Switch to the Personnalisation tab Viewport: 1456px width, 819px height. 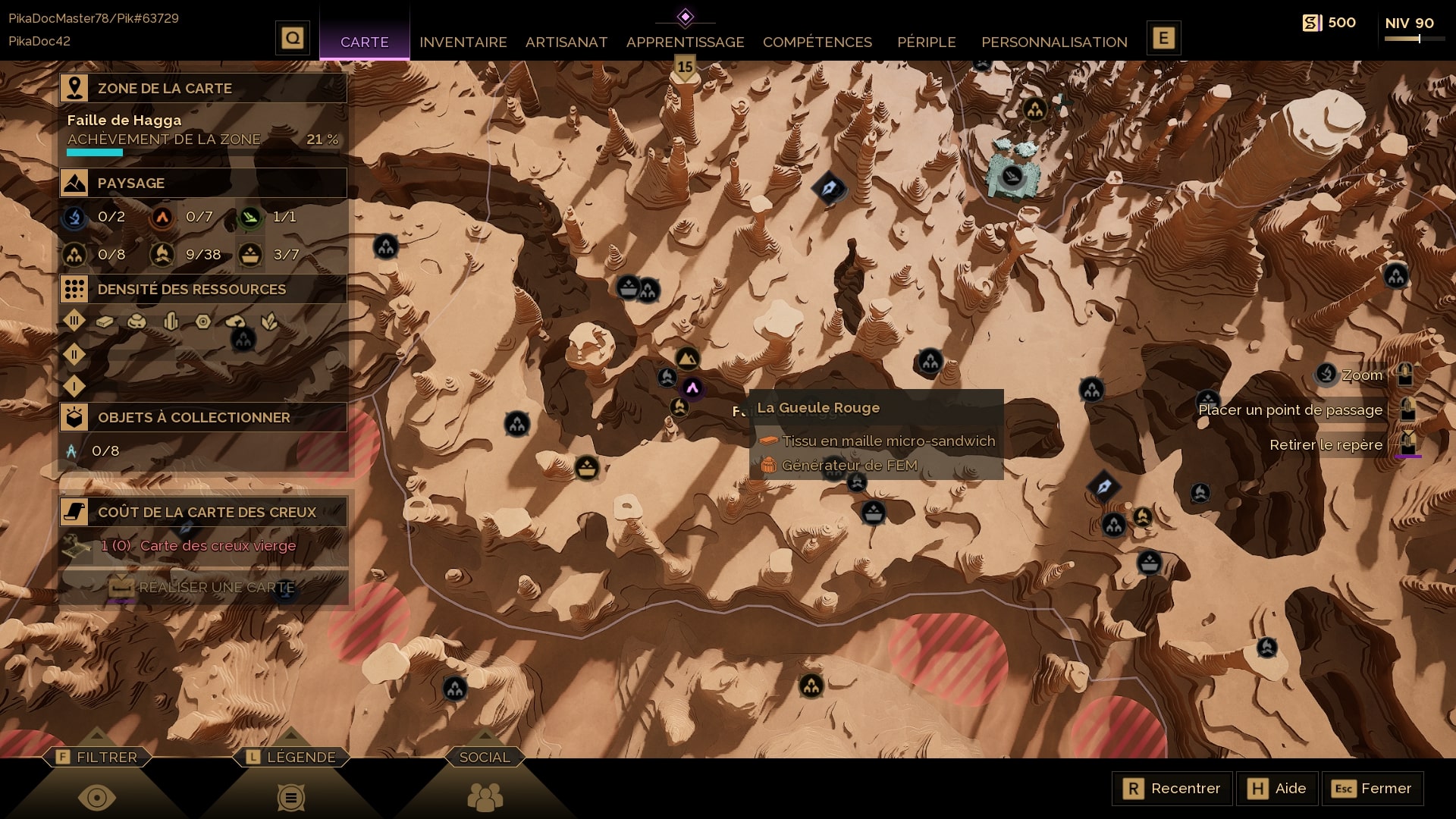tap(1054, 42)
